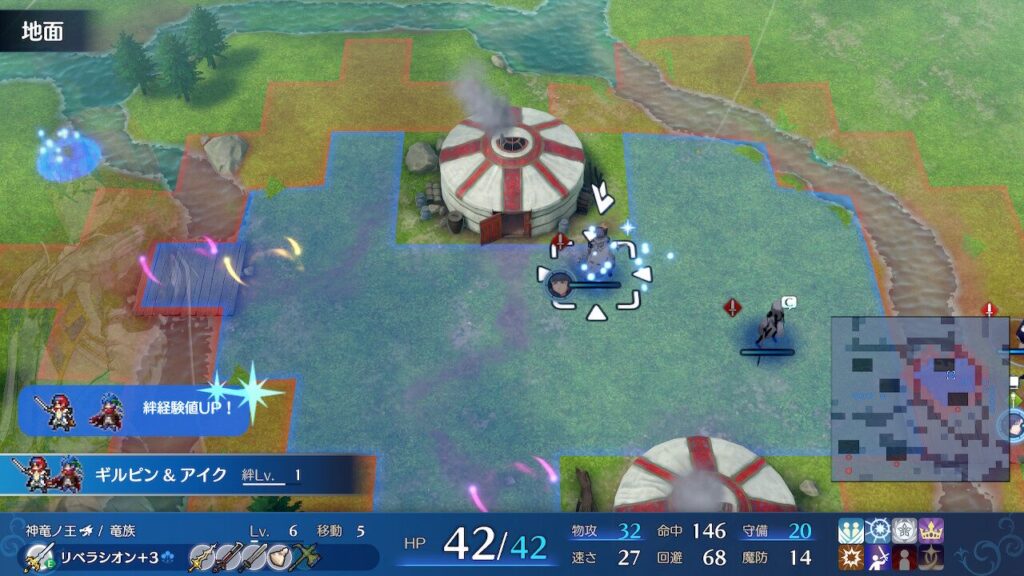Pick the red-hilted sword in inventory
This screenshot has height=576, width=1024.
pos(228,556)
